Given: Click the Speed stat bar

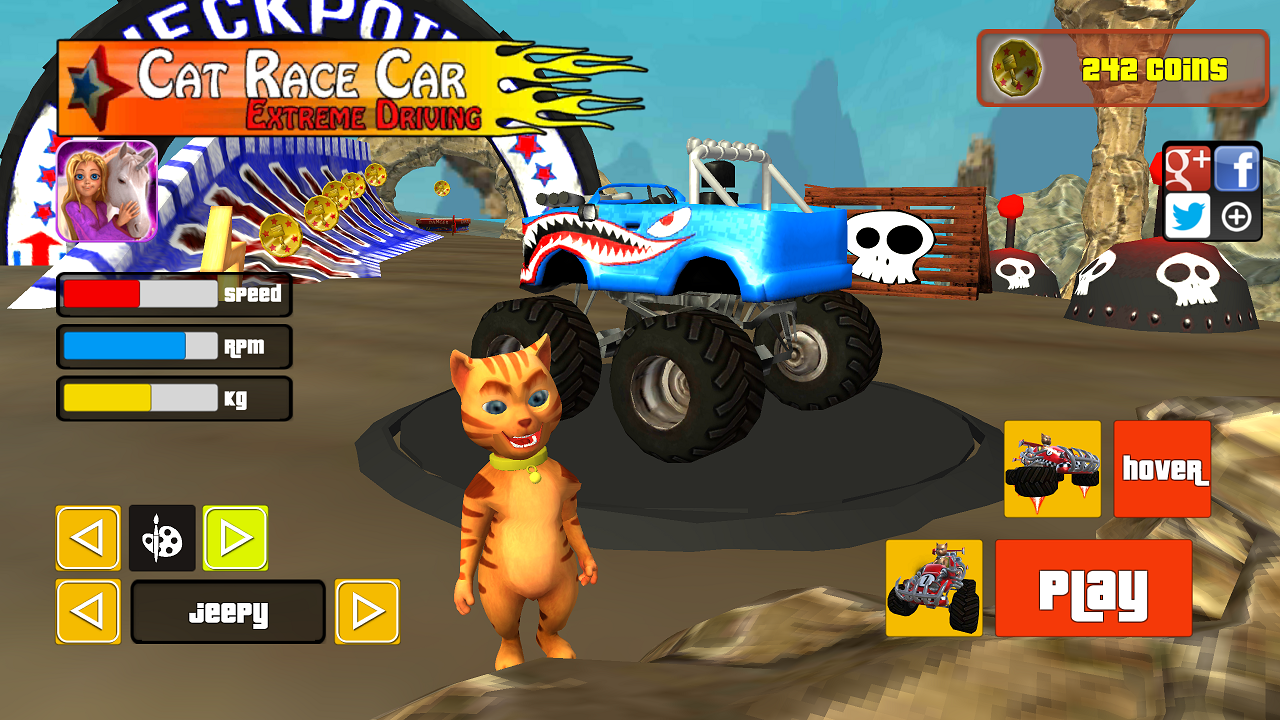Looking at the screenshot, I should click(x=174, y=294).
